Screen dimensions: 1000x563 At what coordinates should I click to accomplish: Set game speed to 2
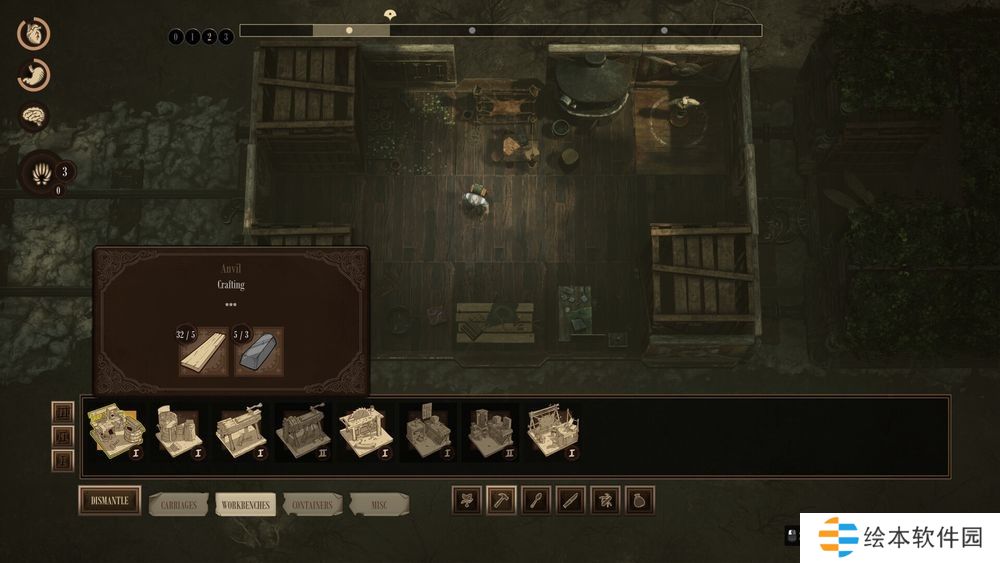(208, 37)
